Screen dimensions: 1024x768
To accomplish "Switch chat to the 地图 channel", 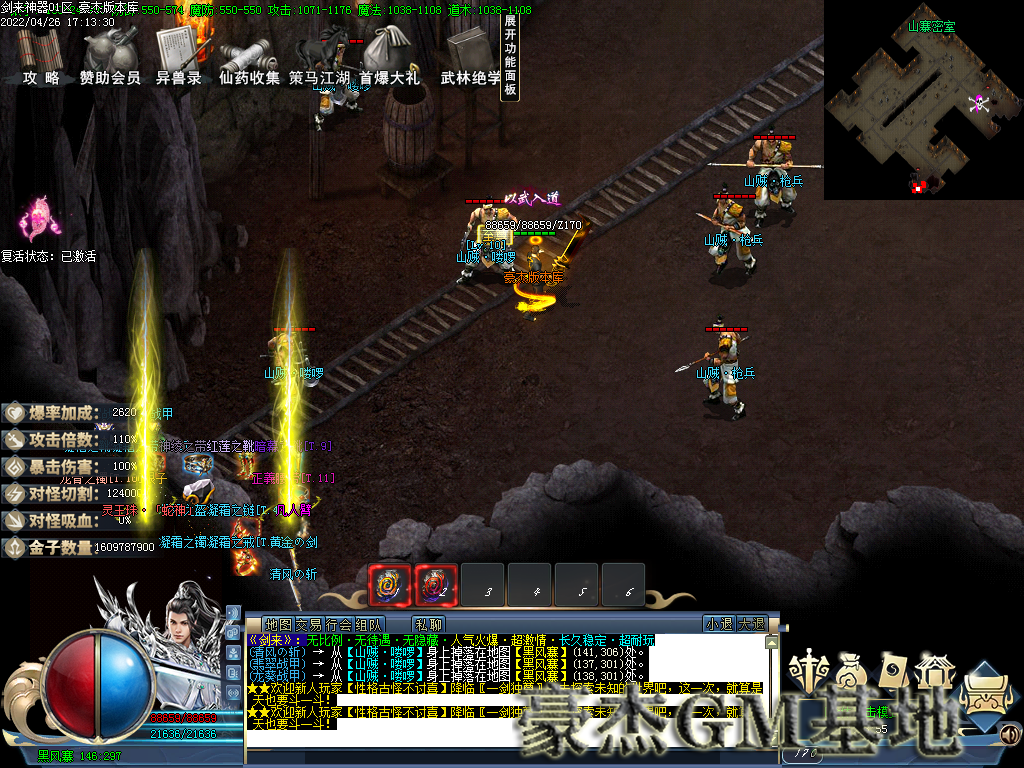I will click(264, 624).
